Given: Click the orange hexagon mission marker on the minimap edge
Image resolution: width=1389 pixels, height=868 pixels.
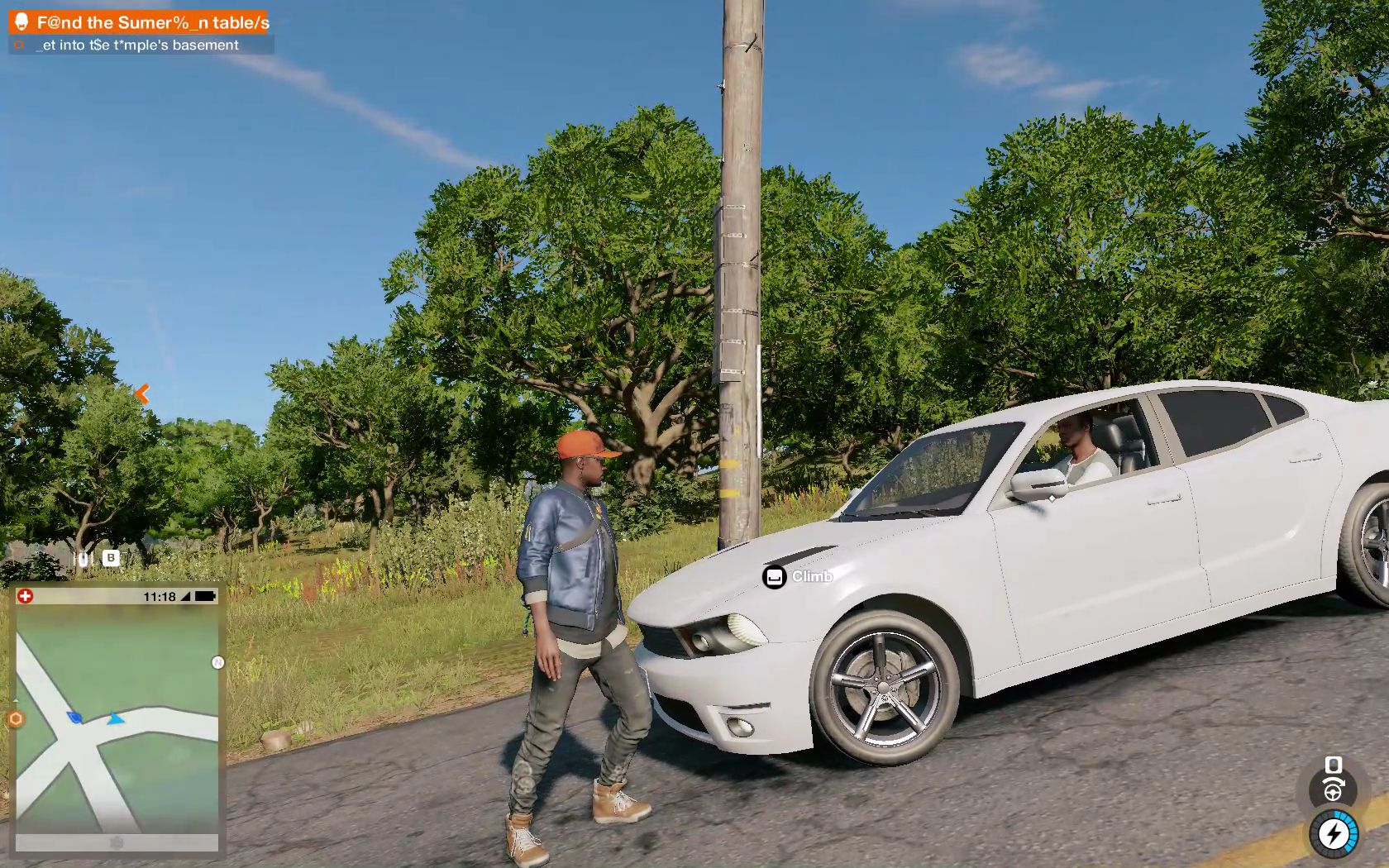Looking at the screenshot, I should click(x=14, y=720).
